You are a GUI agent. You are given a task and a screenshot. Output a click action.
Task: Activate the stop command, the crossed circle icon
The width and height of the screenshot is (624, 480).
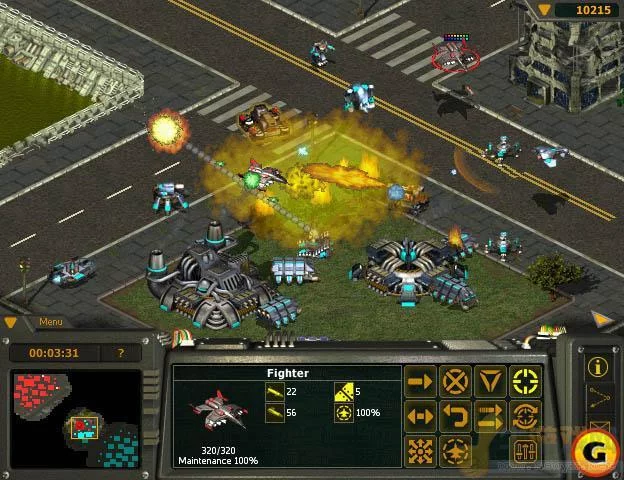click(456, 380)
